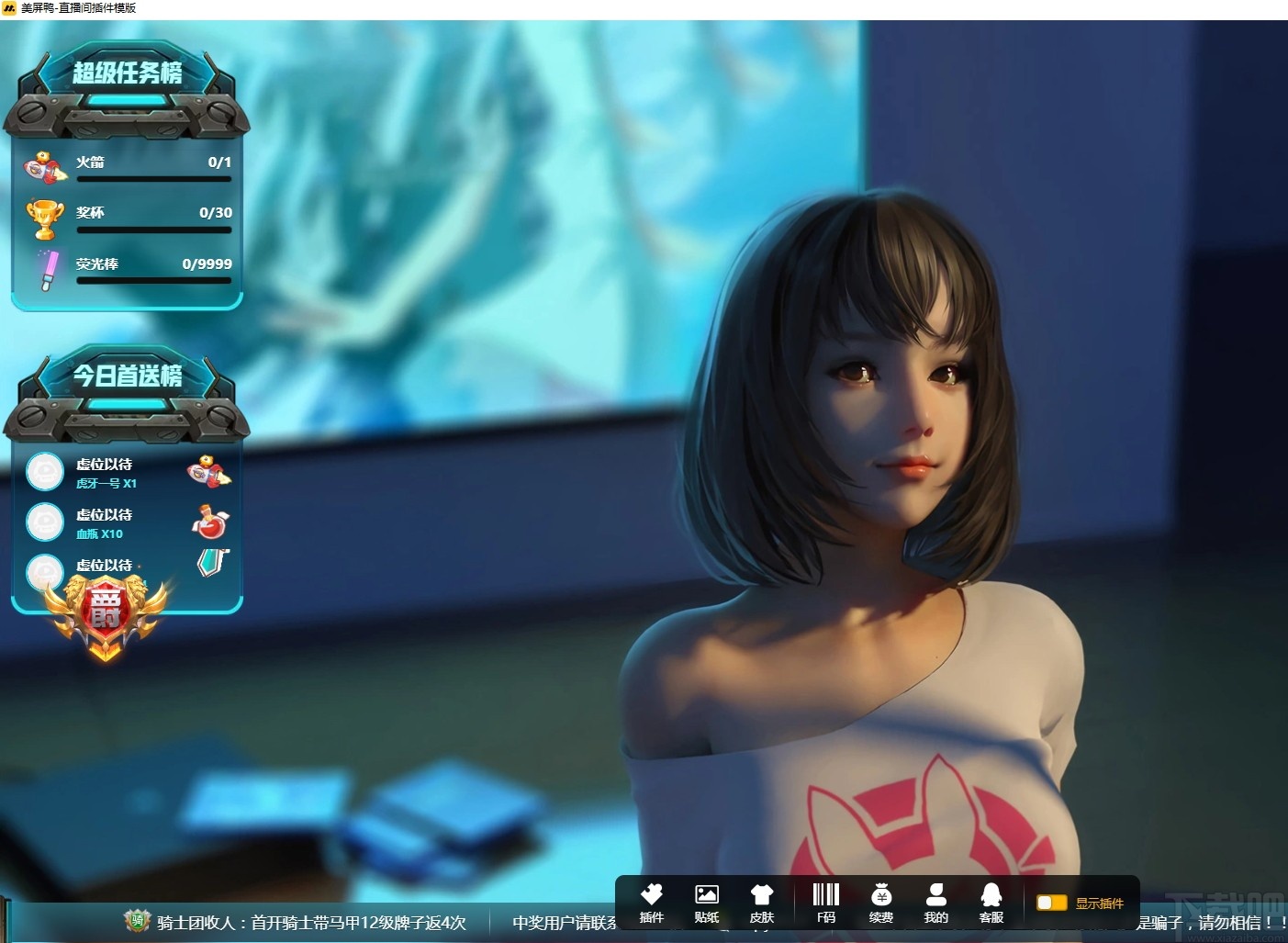The height and width of the screenshot is (943, 1288).
Task: Select the 血瓶 X10 gift row
Action: click(127, 523)
